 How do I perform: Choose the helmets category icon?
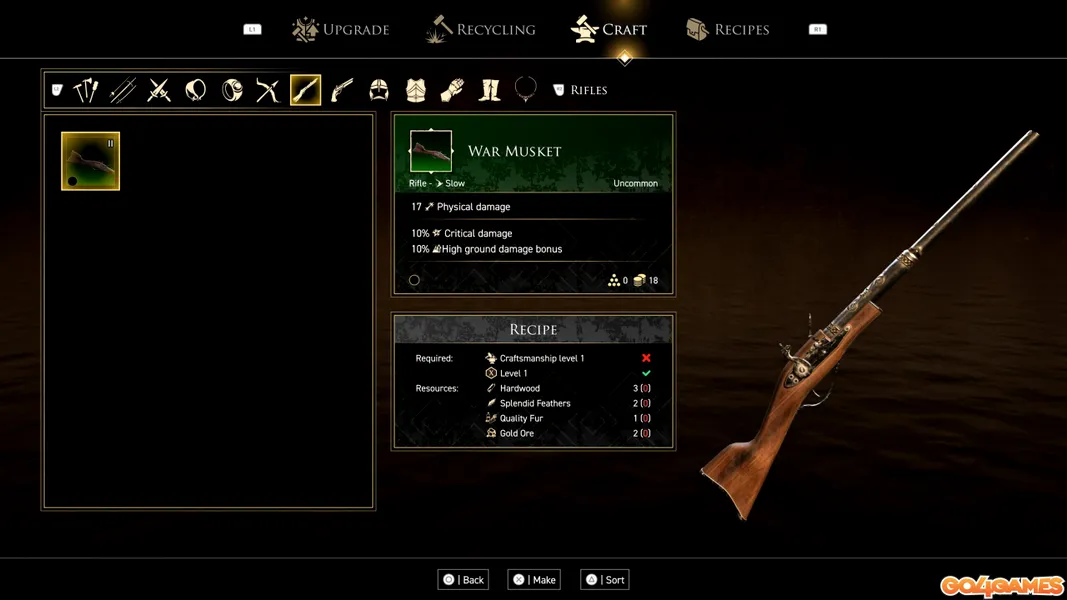[379, 91]
